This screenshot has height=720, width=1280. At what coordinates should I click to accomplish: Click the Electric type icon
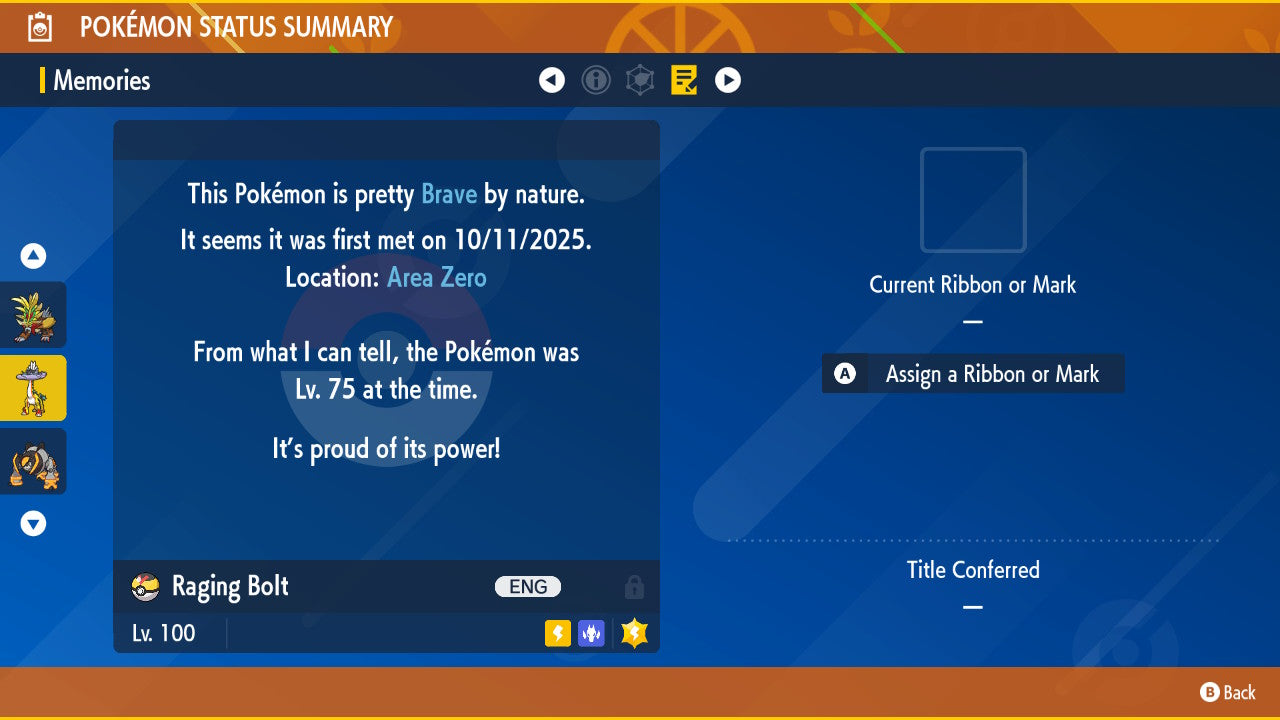[556, 633]
